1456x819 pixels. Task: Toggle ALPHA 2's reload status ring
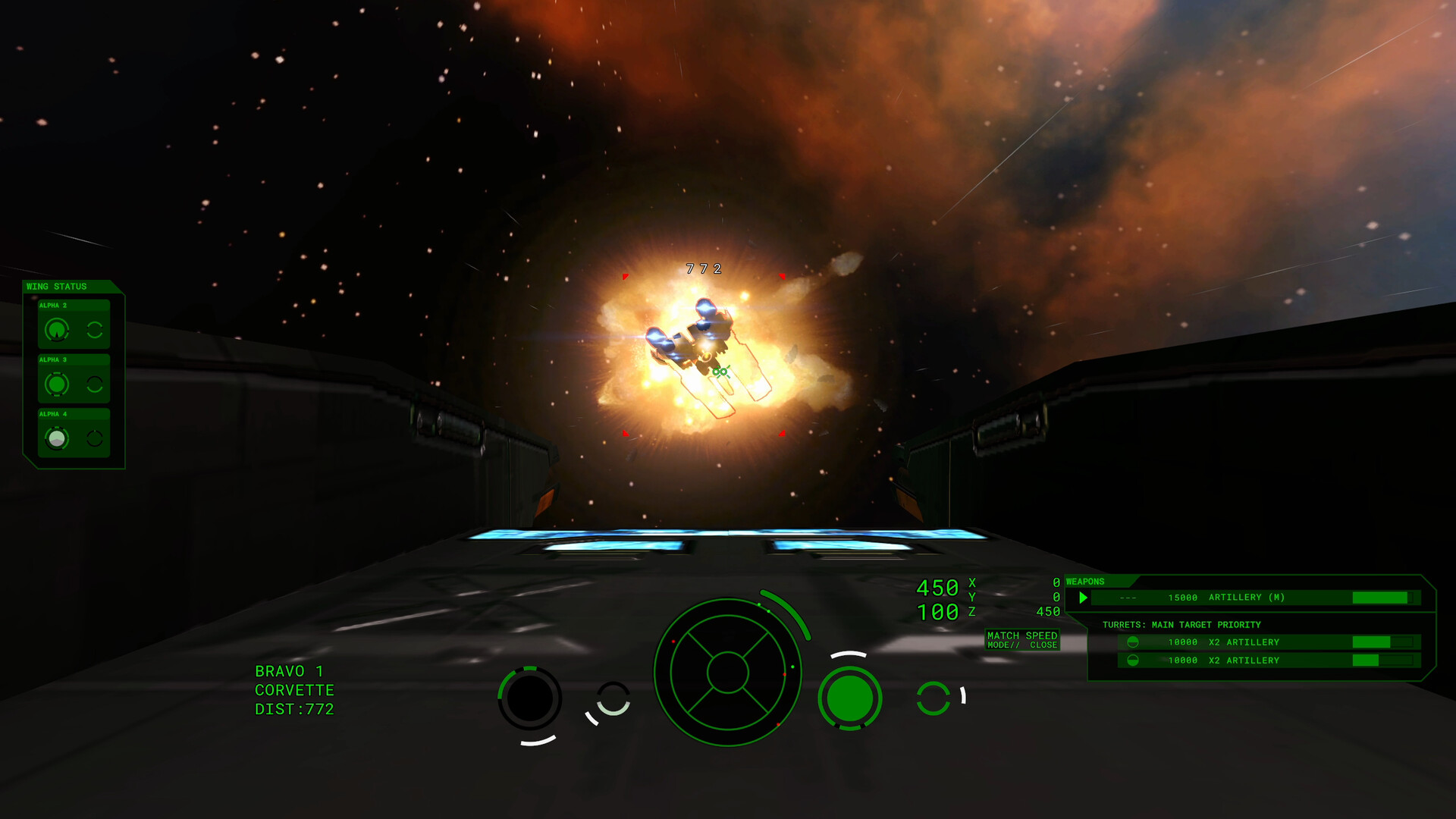click(x=94, y=331)
